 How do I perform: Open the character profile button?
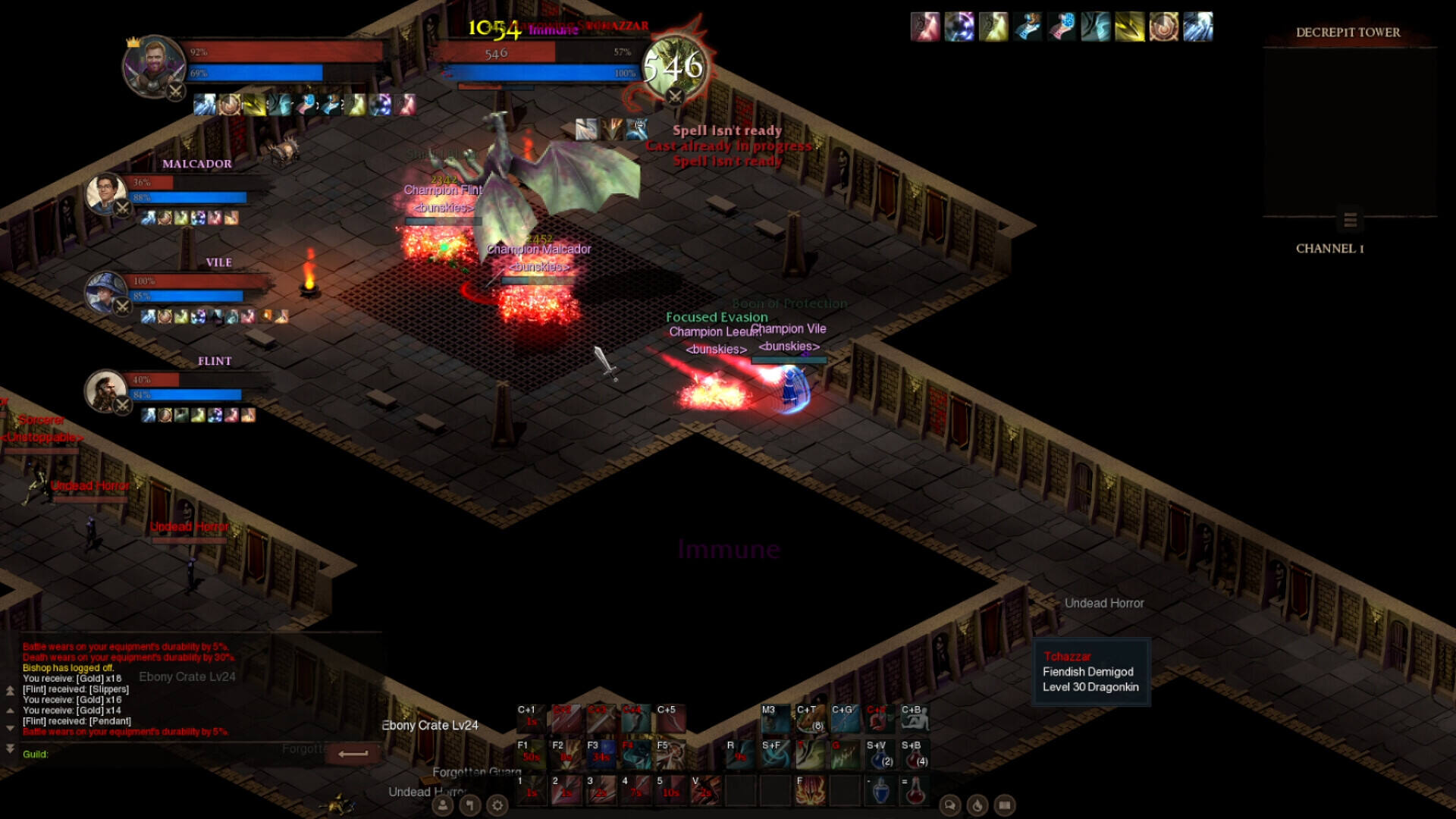coord(443,805)
